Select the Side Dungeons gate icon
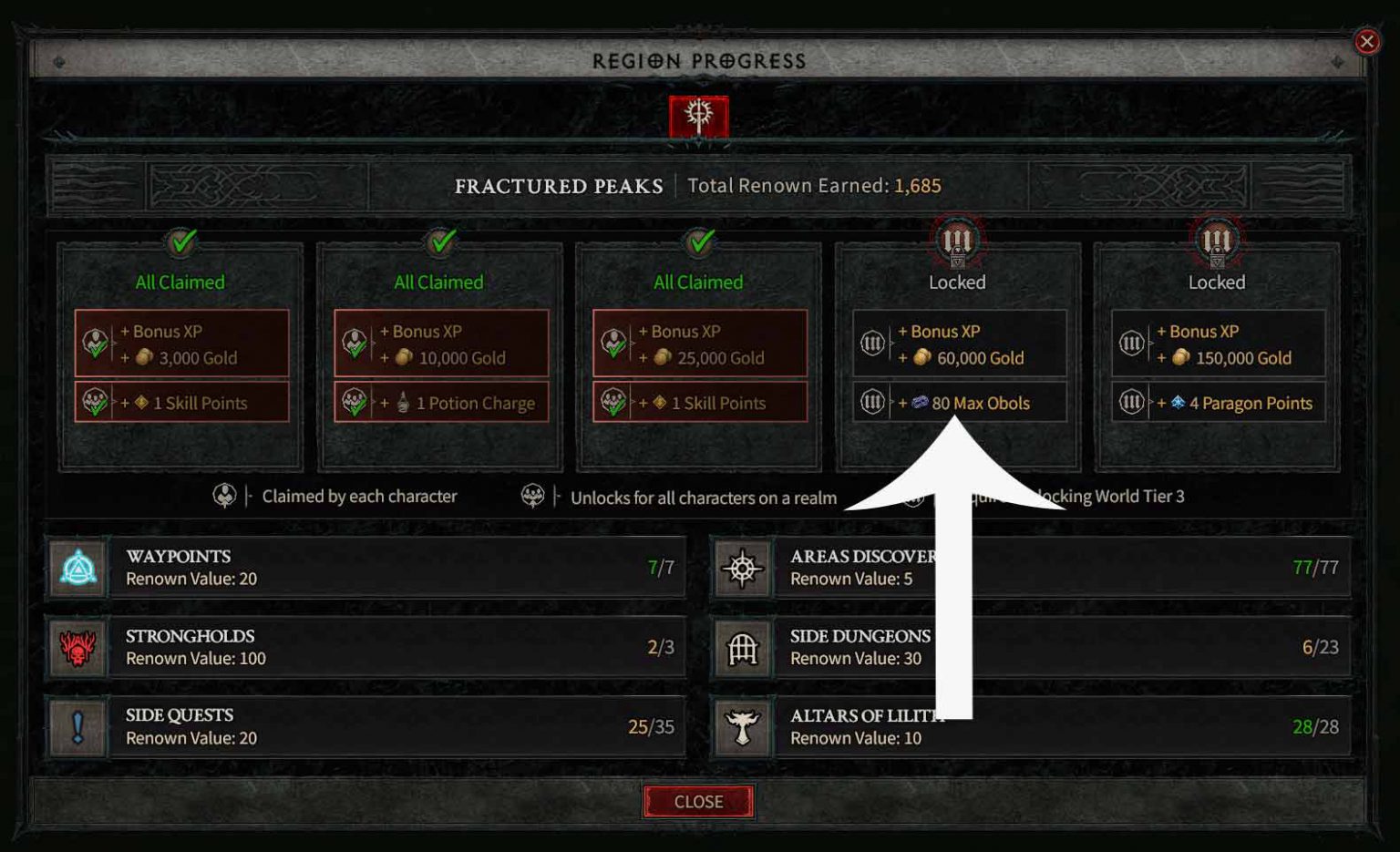The width and height of the screenshot is (1400, 852). point(743,647)
